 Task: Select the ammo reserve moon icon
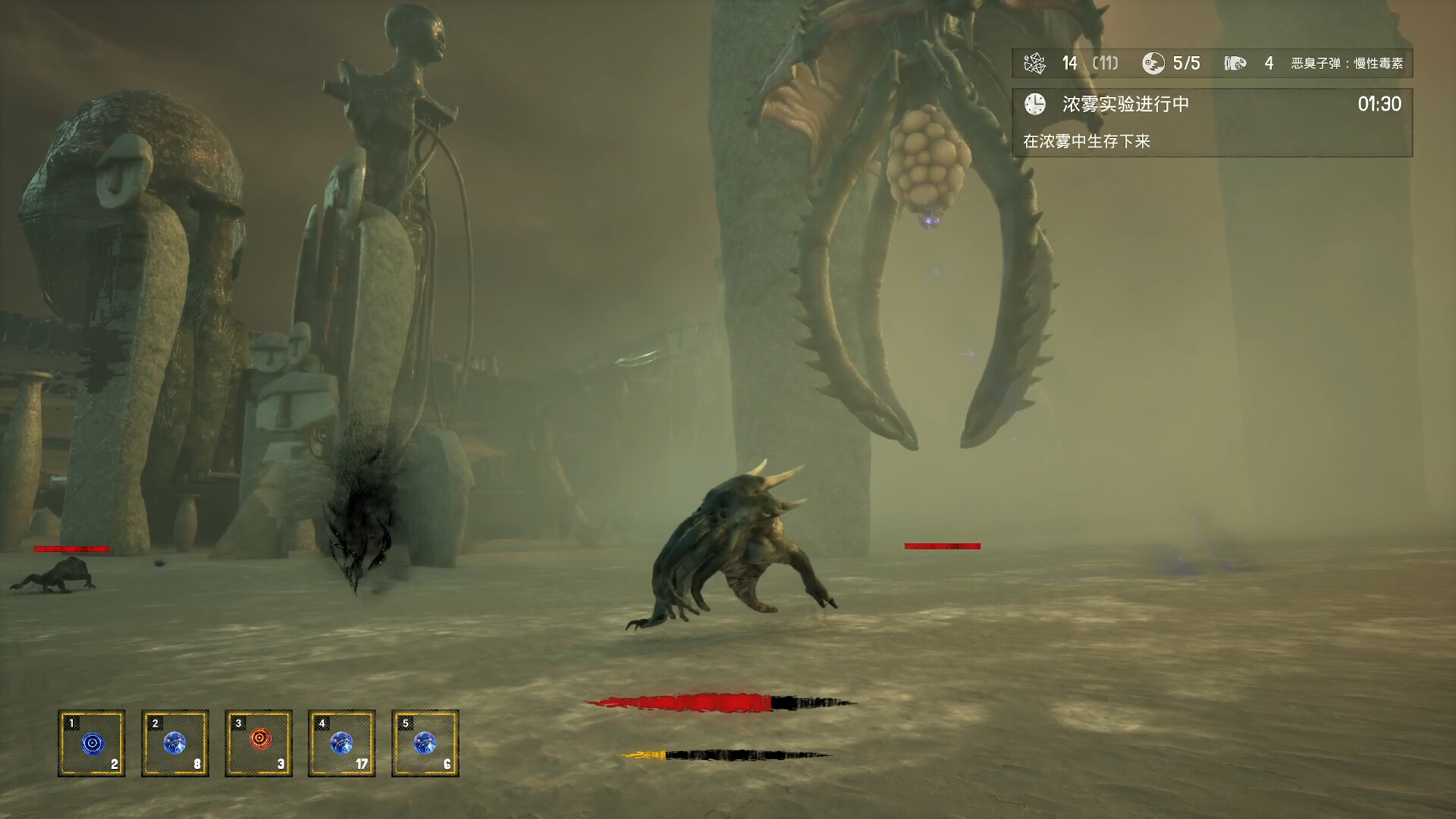point(1155,64)
